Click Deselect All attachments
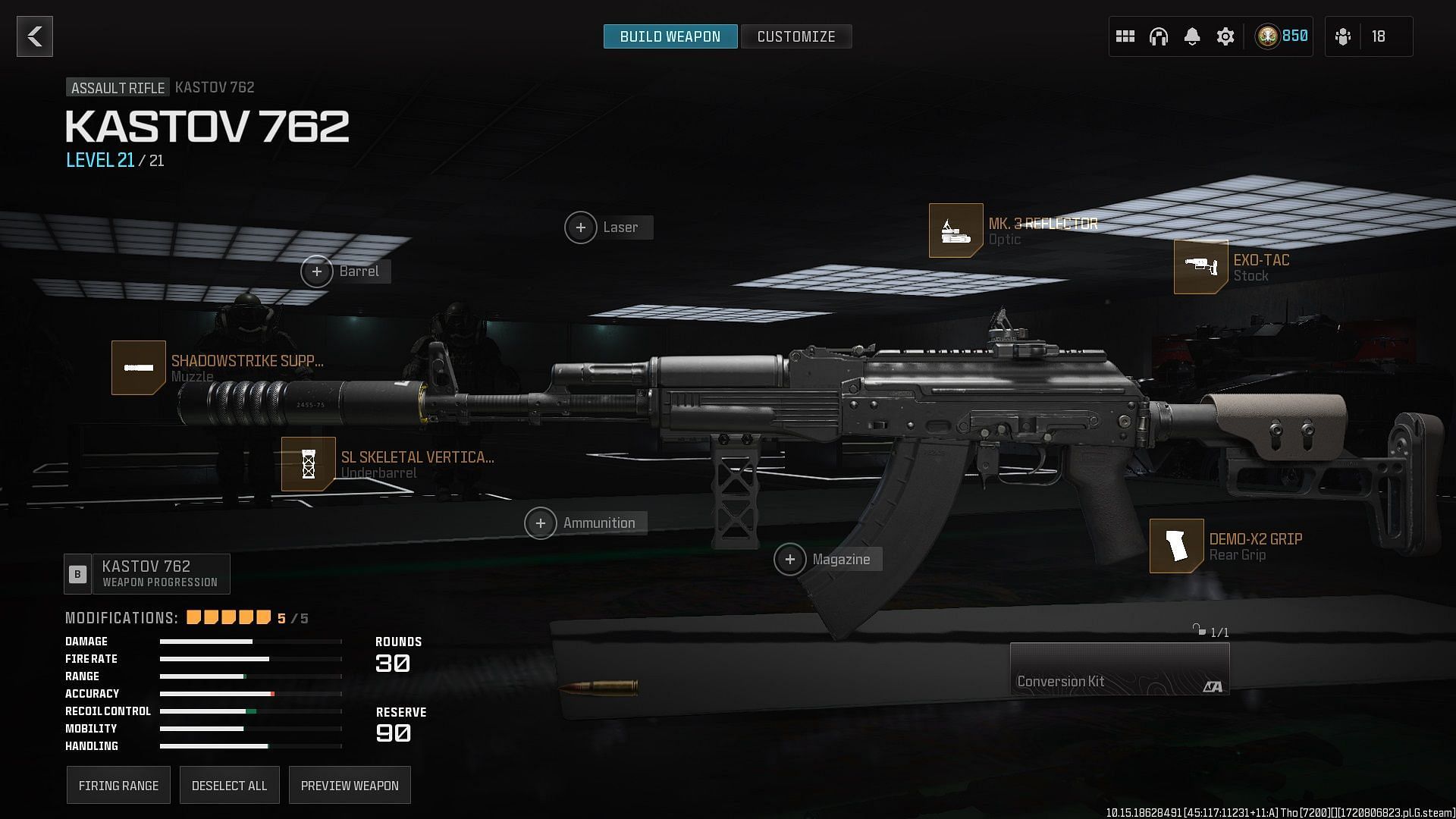This screenshot has width=1456, height=819. tap(229, 785)
